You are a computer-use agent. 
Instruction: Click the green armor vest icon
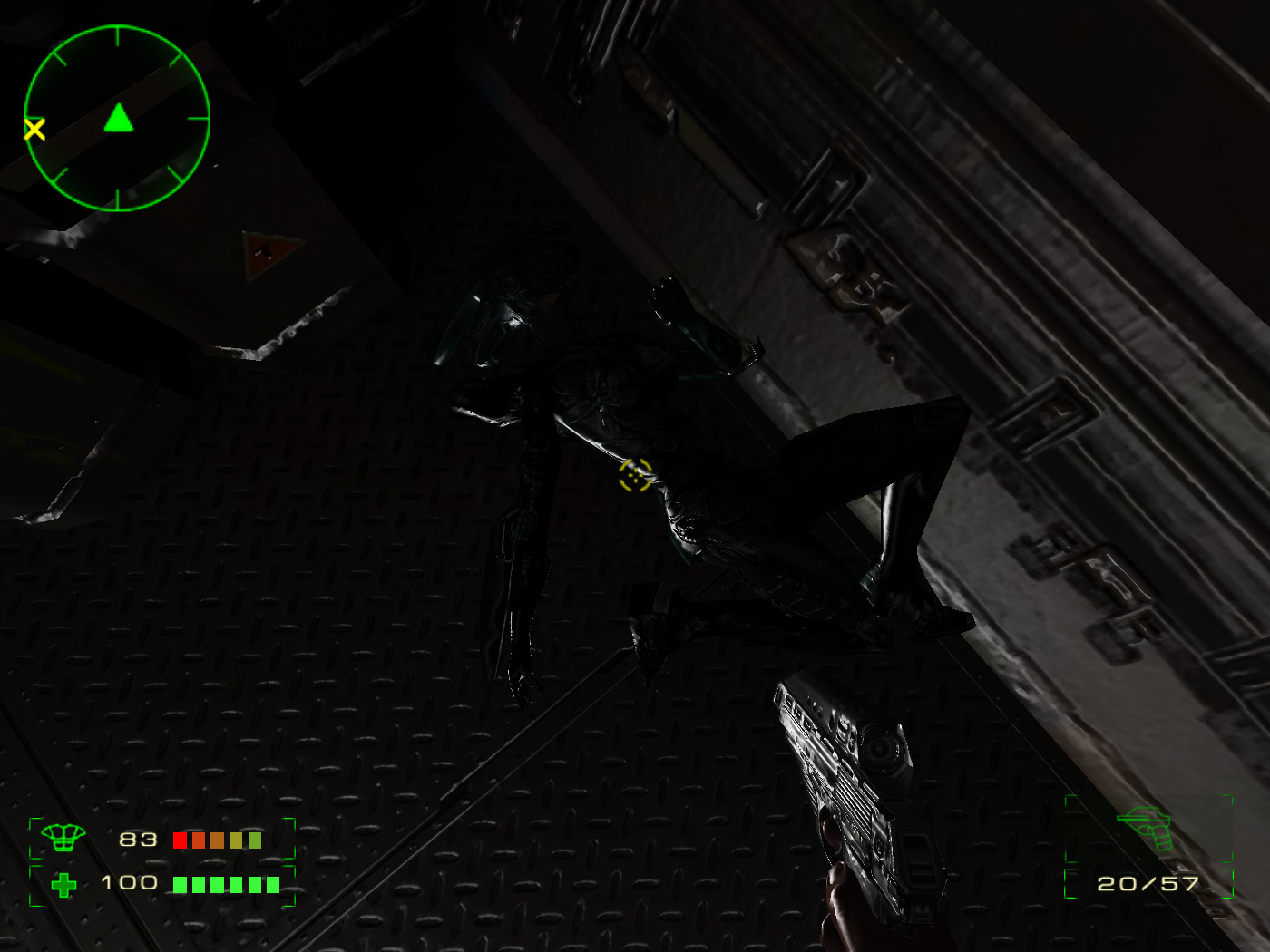click(x=63, y=838)
